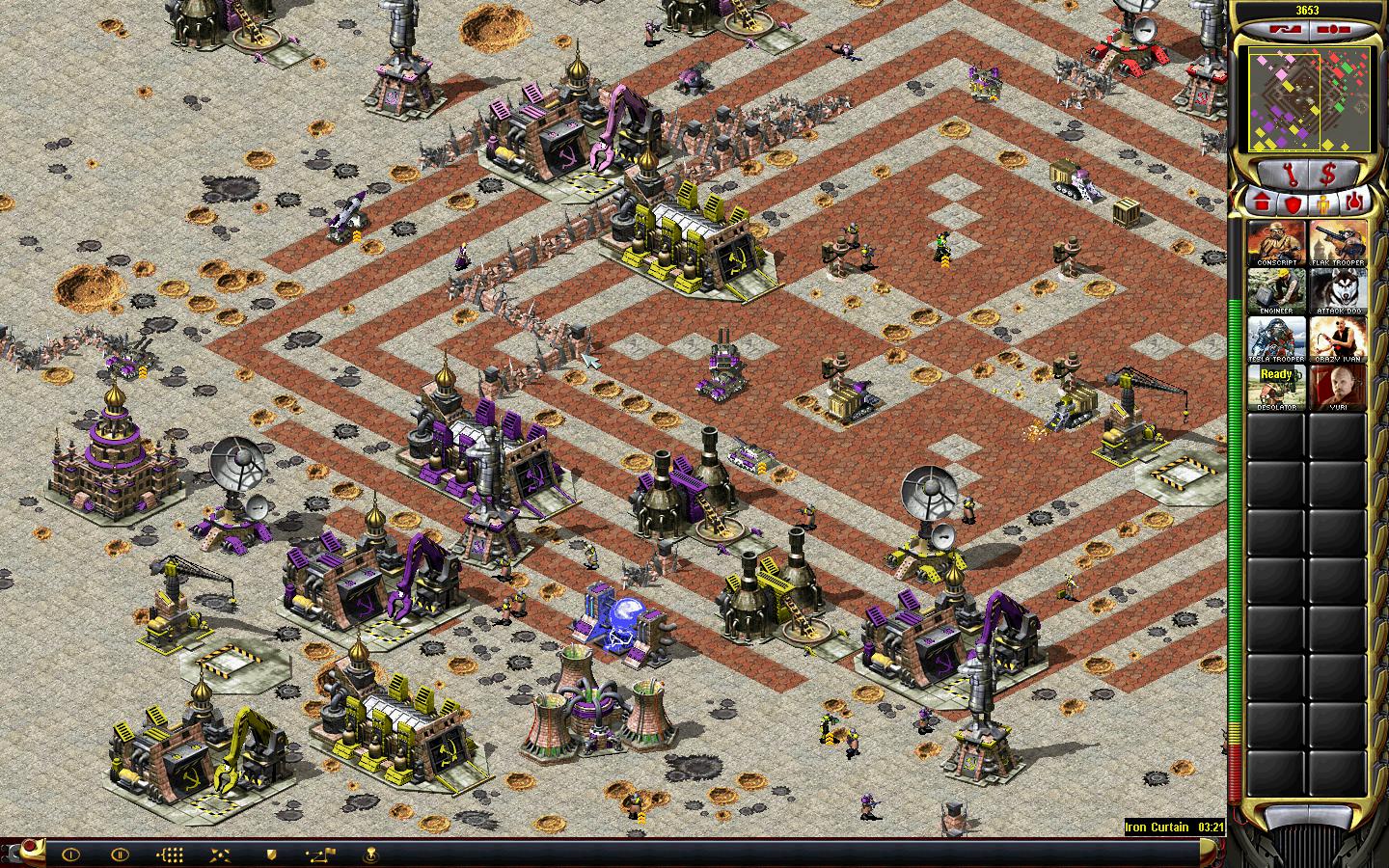The height and width of the screenshot is (868, 1389).
Task: Select the Attack Dog cameo
Action: (1337, 291)
